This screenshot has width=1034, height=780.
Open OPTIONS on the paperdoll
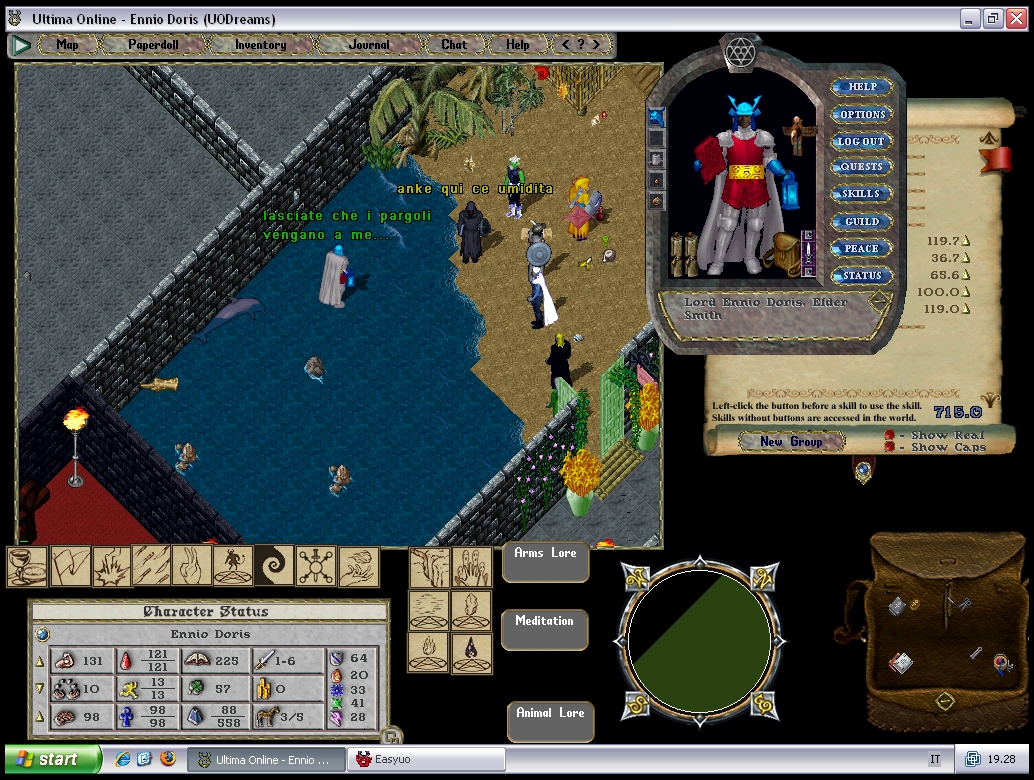[x=861, y=115]
